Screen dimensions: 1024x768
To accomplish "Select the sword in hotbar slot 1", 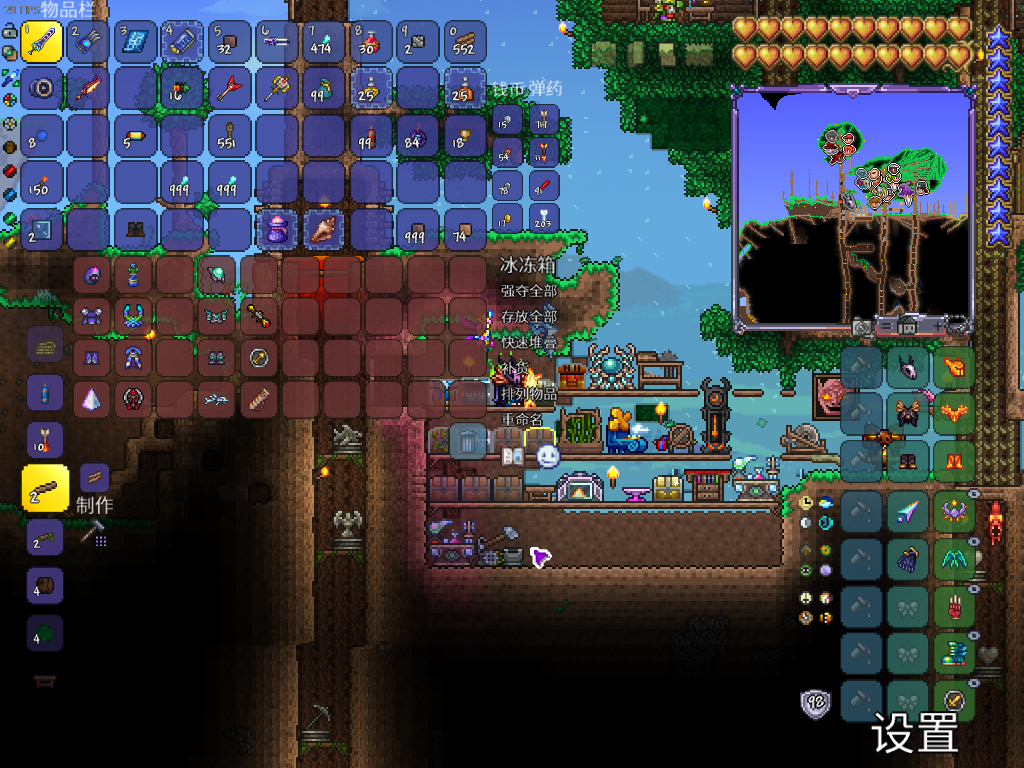I will point(42,42).
